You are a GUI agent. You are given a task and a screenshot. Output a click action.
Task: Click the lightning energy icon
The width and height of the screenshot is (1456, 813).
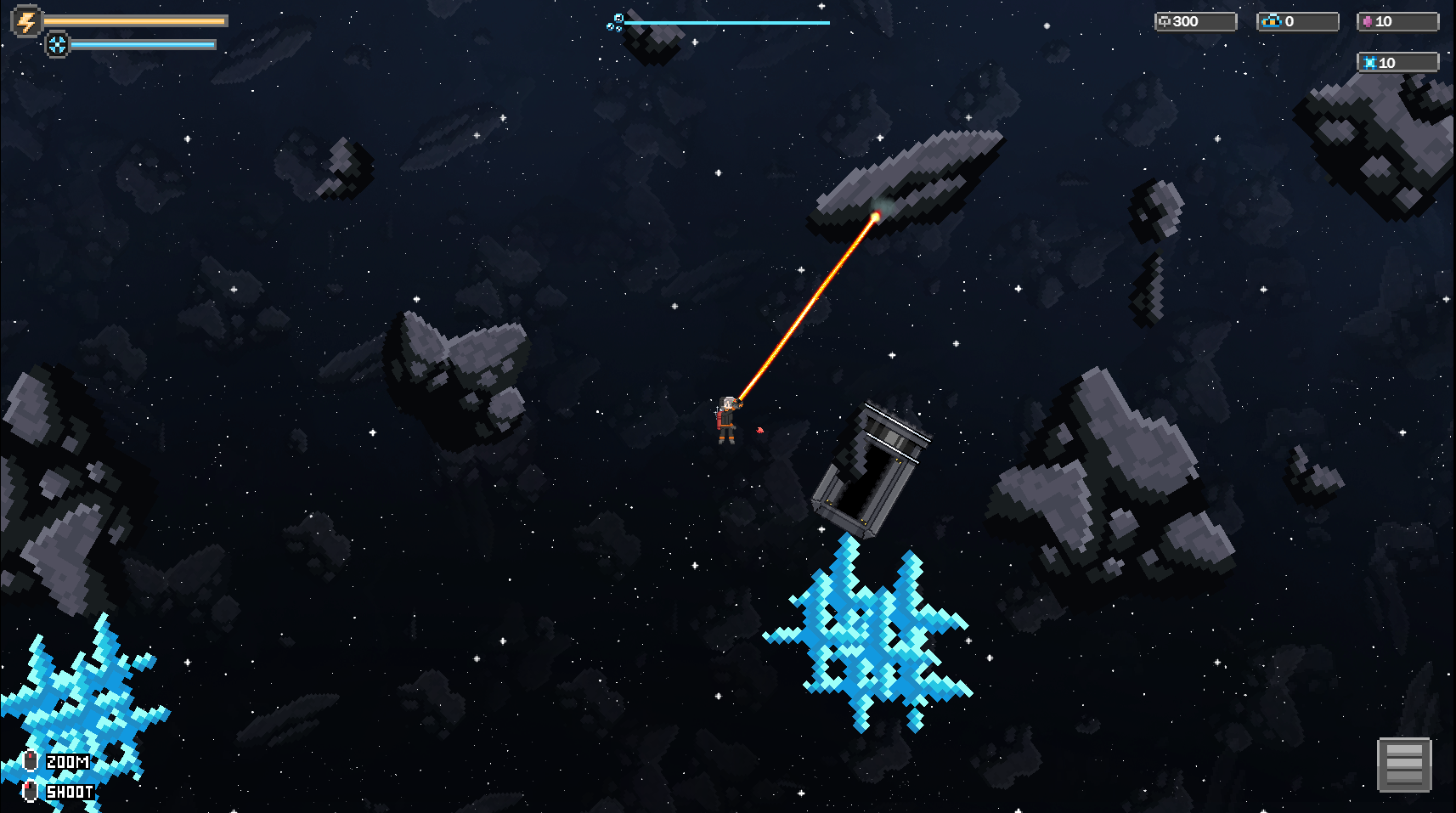coord(25,21)
